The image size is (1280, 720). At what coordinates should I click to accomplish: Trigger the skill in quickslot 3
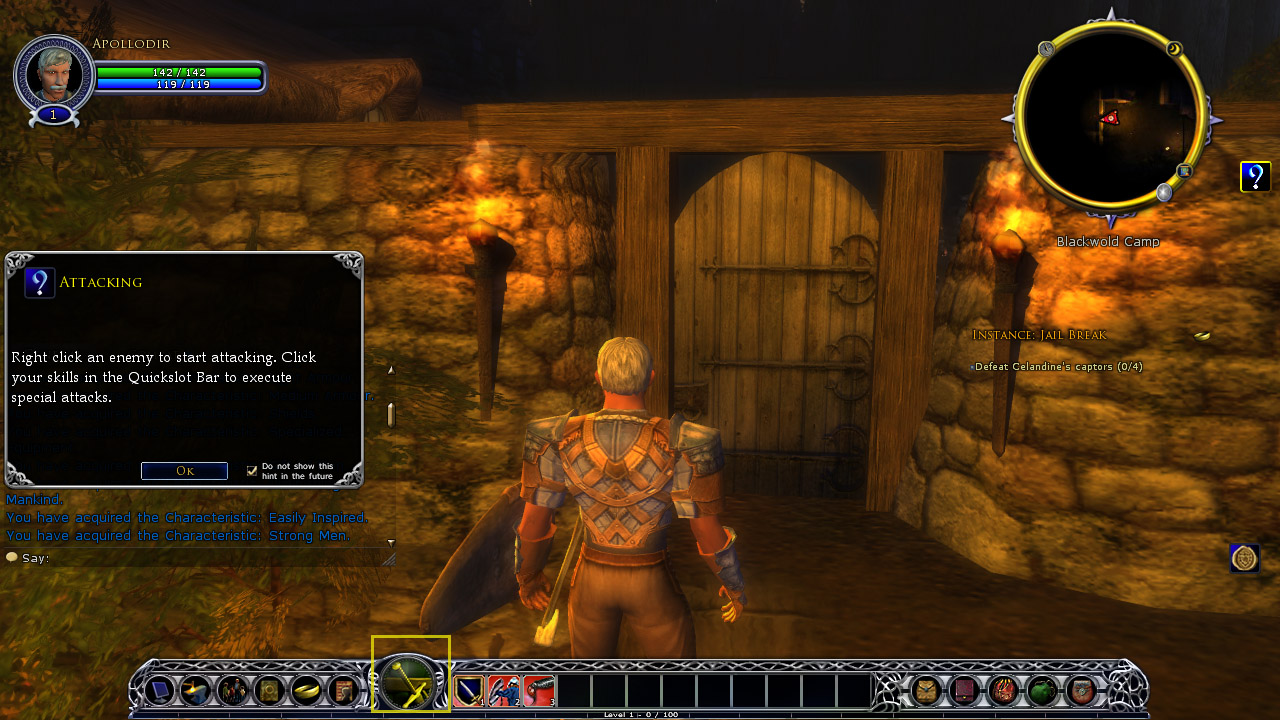coord(538,690)
